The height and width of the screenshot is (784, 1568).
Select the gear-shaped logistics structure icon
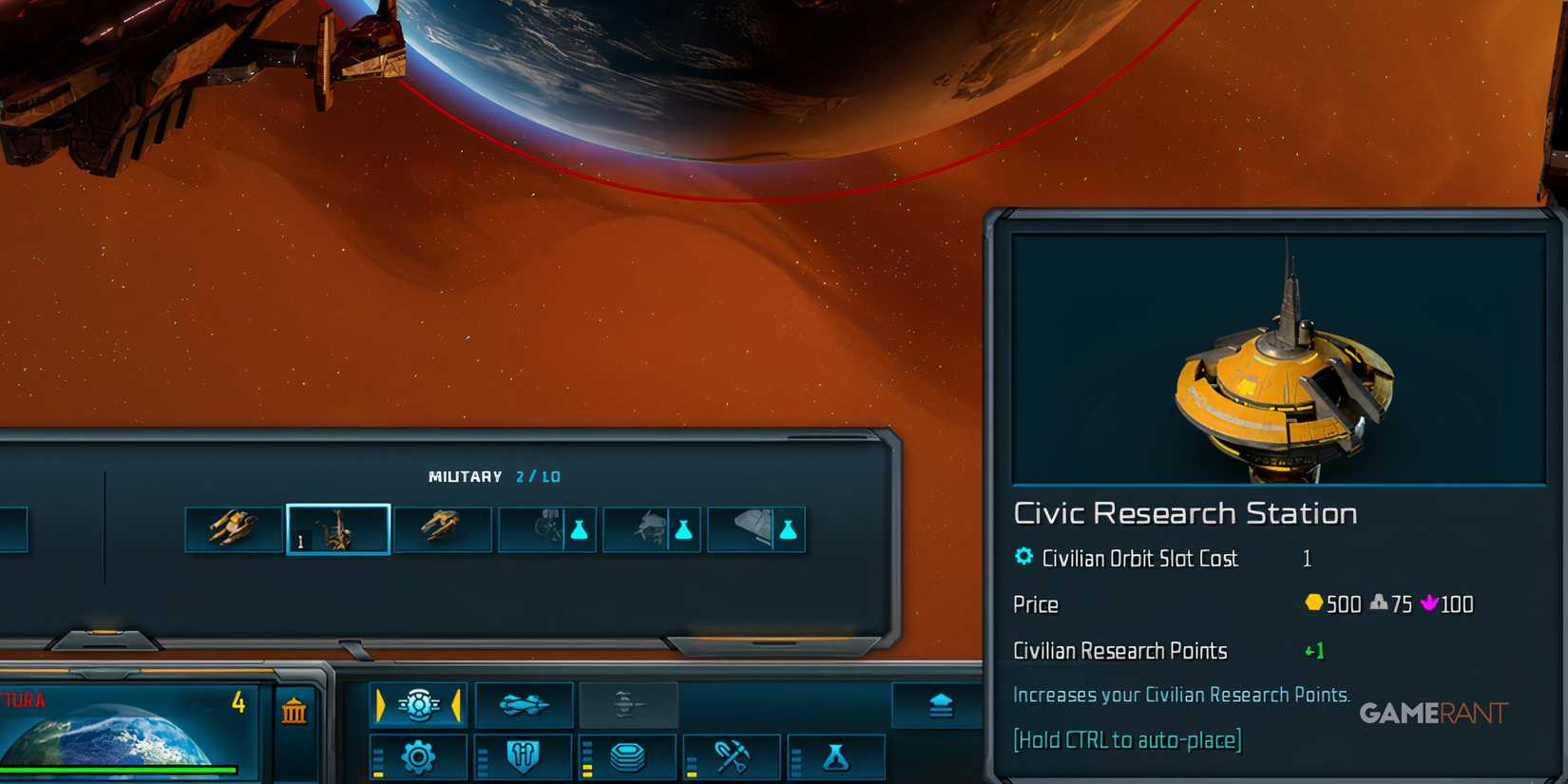coord(419,757)
